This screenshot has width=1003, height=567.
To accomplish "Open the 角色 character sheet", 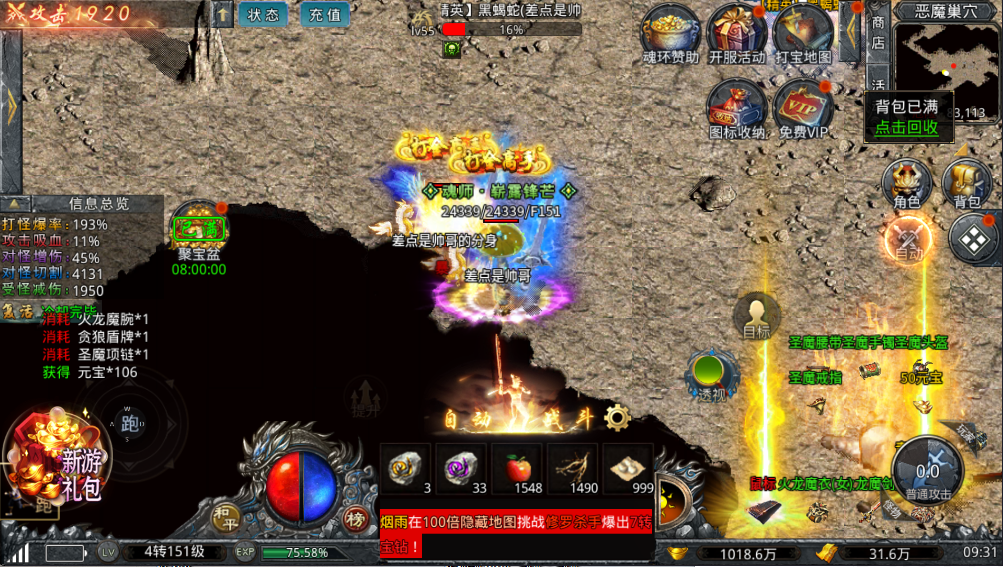I will (906, 182).
